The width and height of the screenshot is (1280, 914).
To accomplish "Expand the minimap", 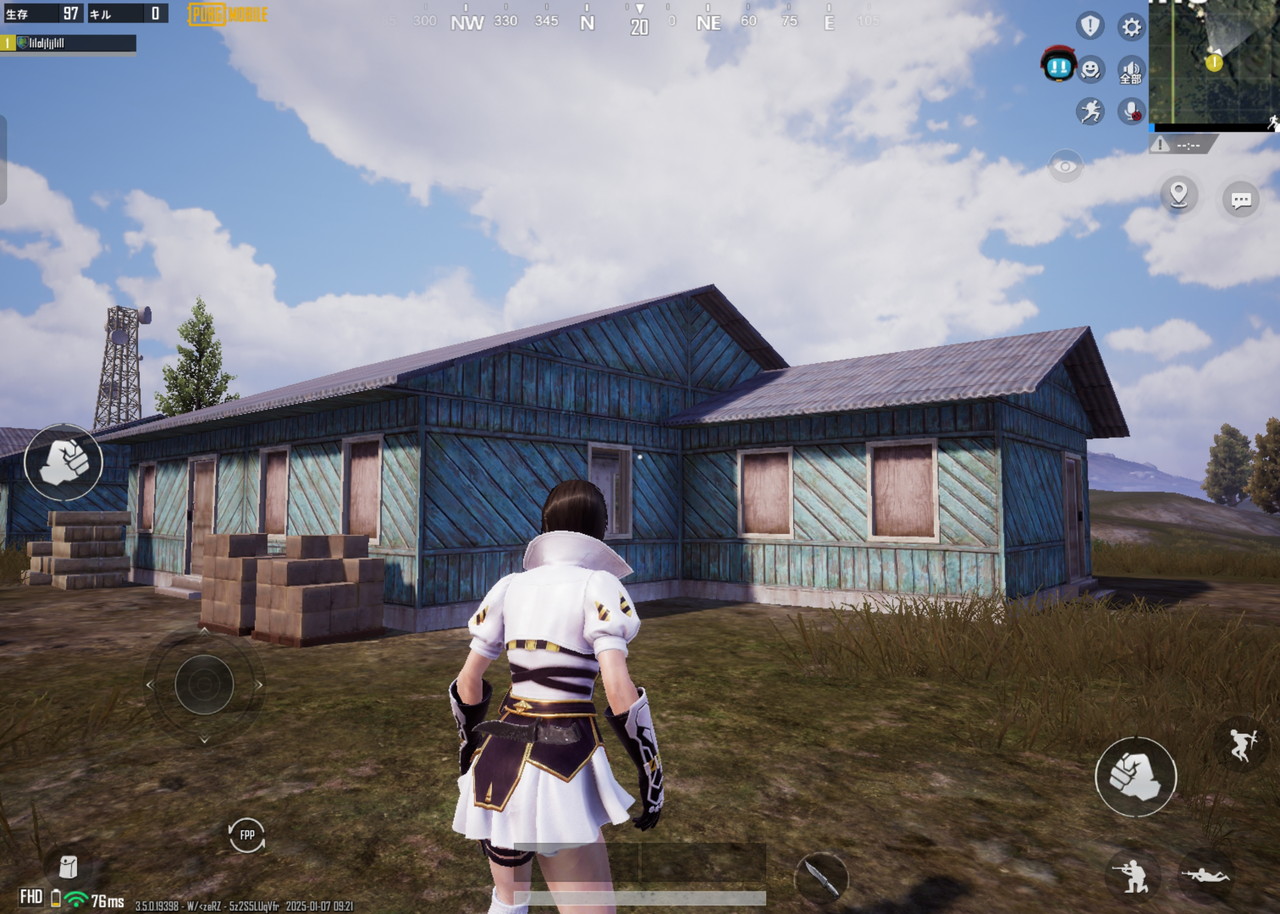I will click(x=1213, y=62).
